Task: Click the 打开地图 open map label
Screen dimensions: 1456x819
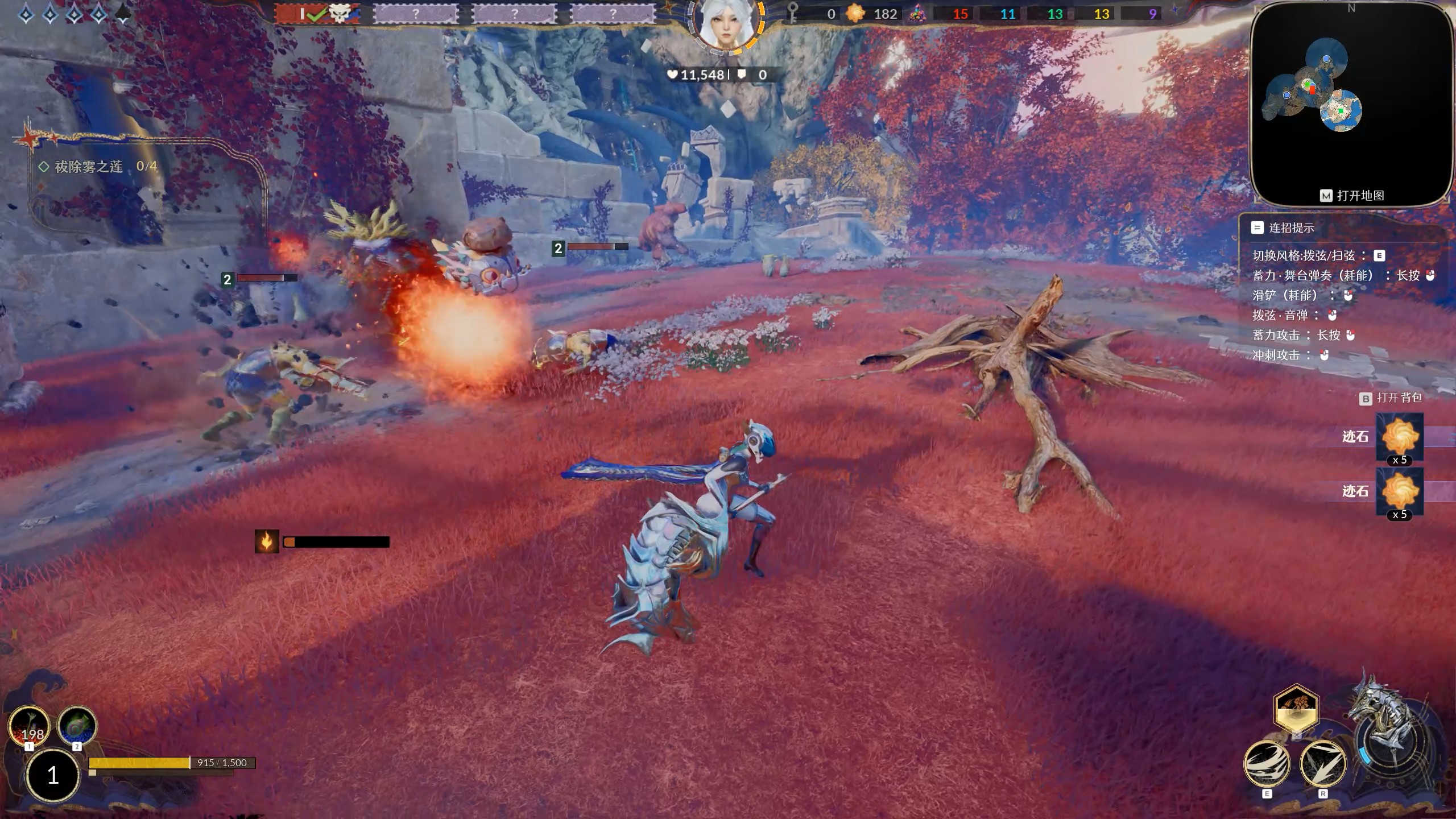Action: tap(1352, 196)
